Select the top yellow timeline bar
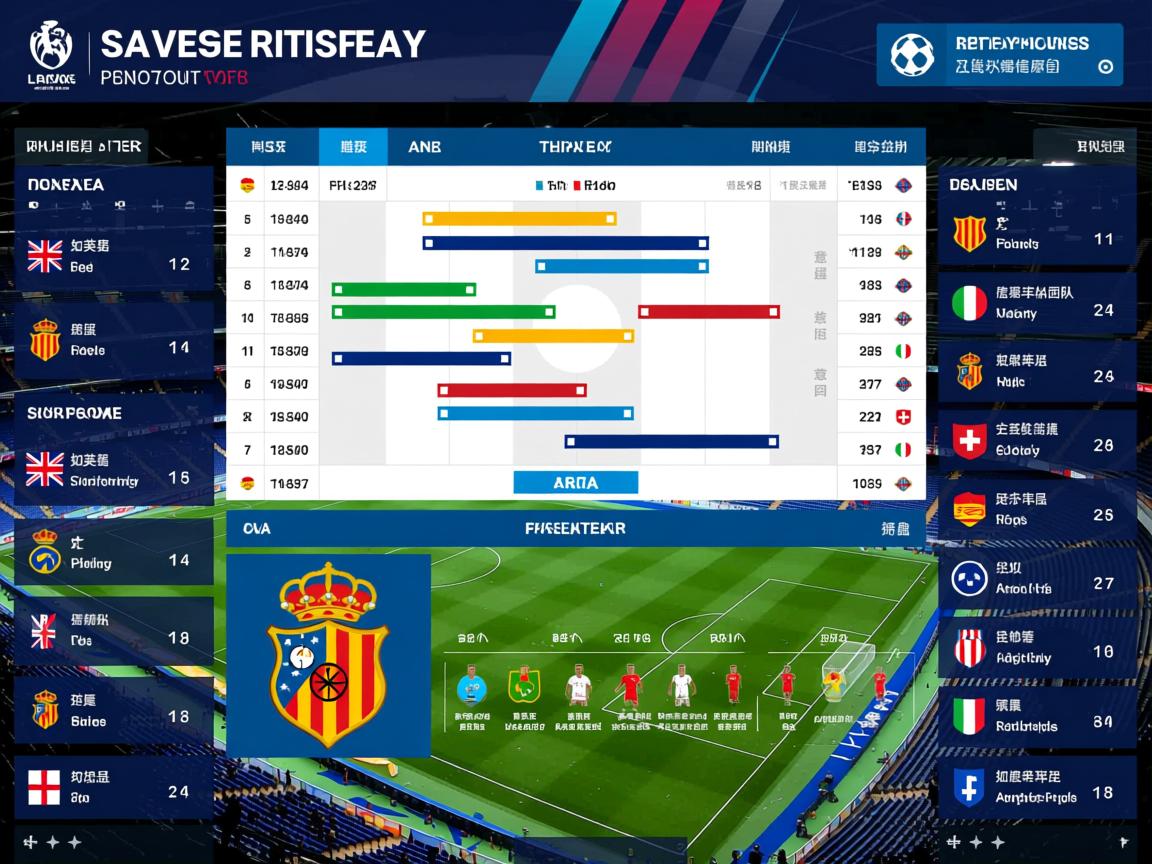This screenshot has width=1152, height=864. tap(519, 219)
